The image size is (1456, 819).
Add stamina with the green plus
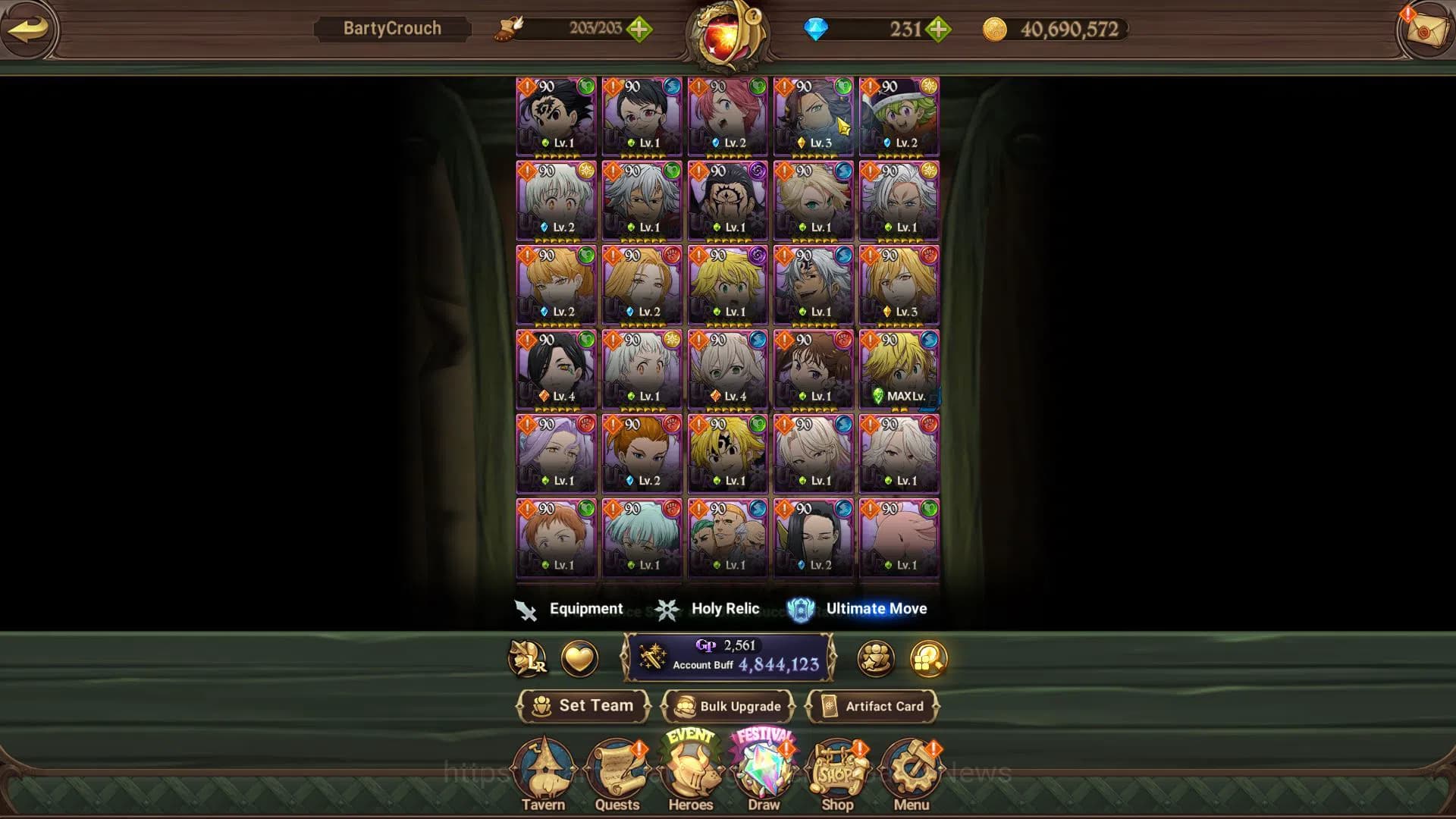pos(639,30)
